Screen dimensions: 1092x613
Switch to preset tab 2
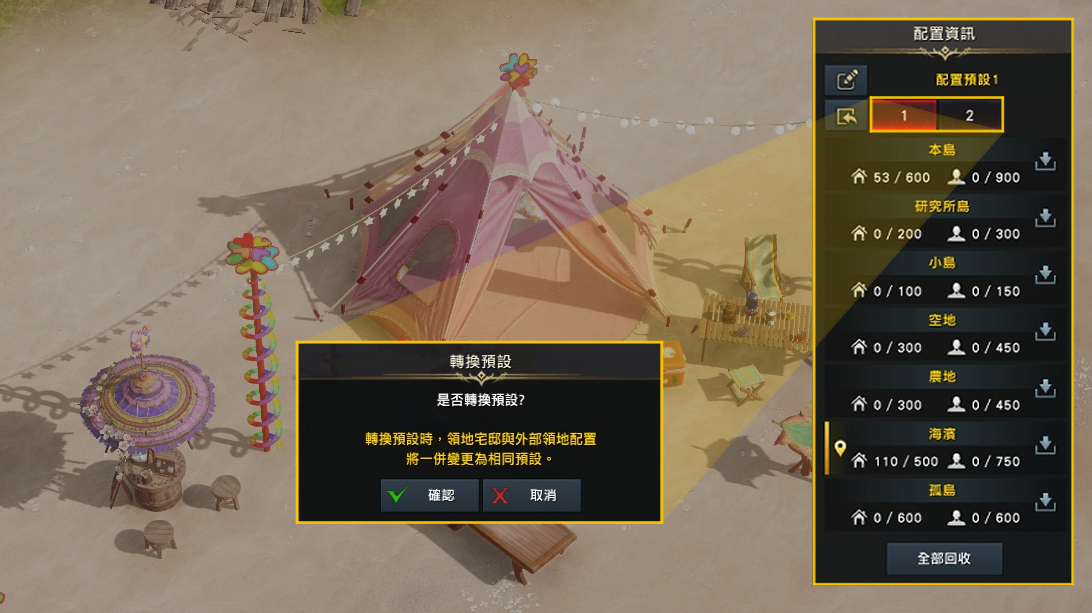(x=969, y=115)
